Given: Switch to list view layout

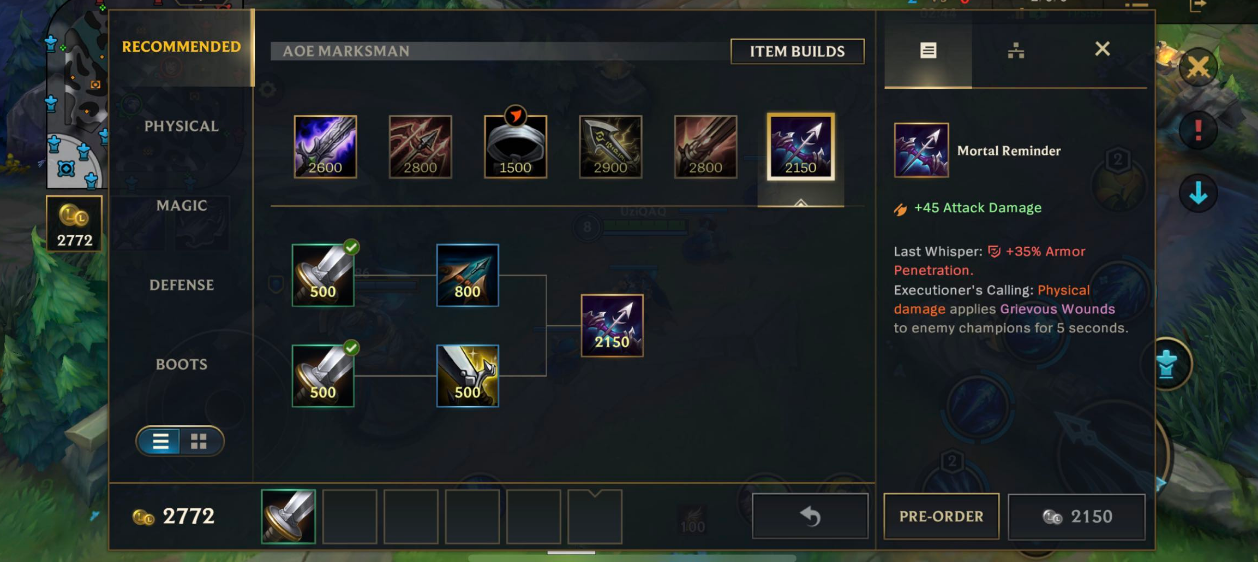Looking at the screenshot, I should coord(161,441).
